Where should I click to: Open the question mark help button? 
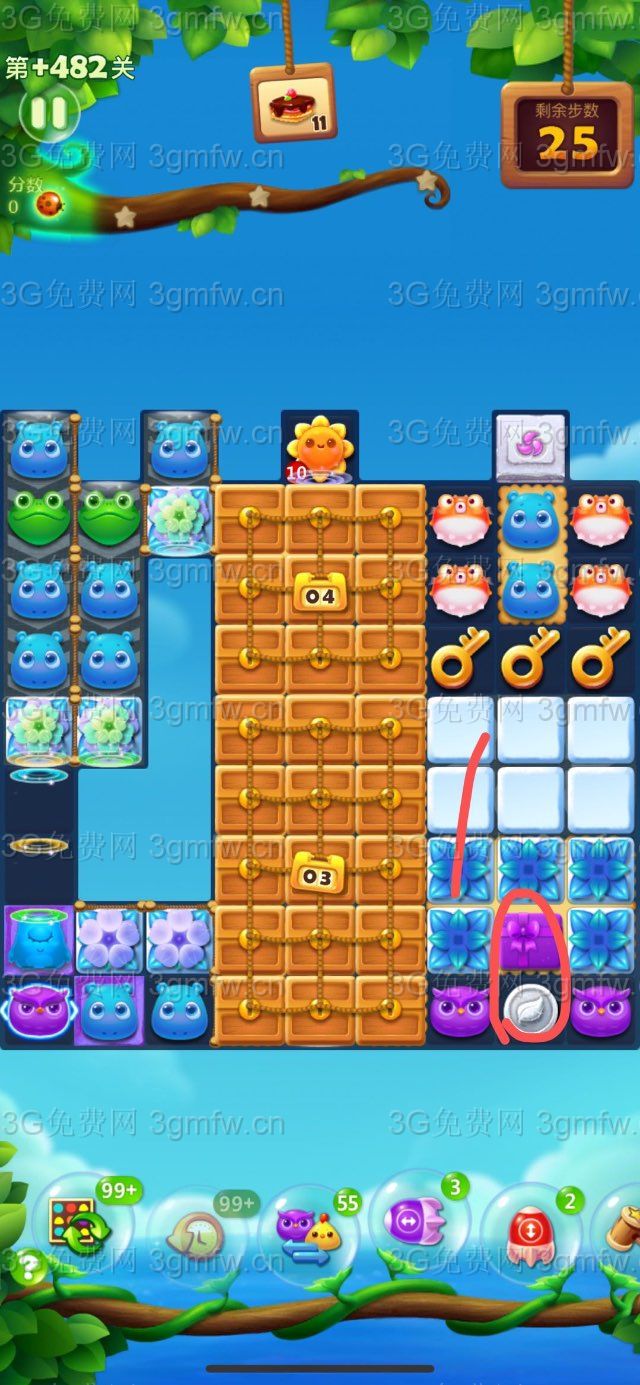point(31,1268)
